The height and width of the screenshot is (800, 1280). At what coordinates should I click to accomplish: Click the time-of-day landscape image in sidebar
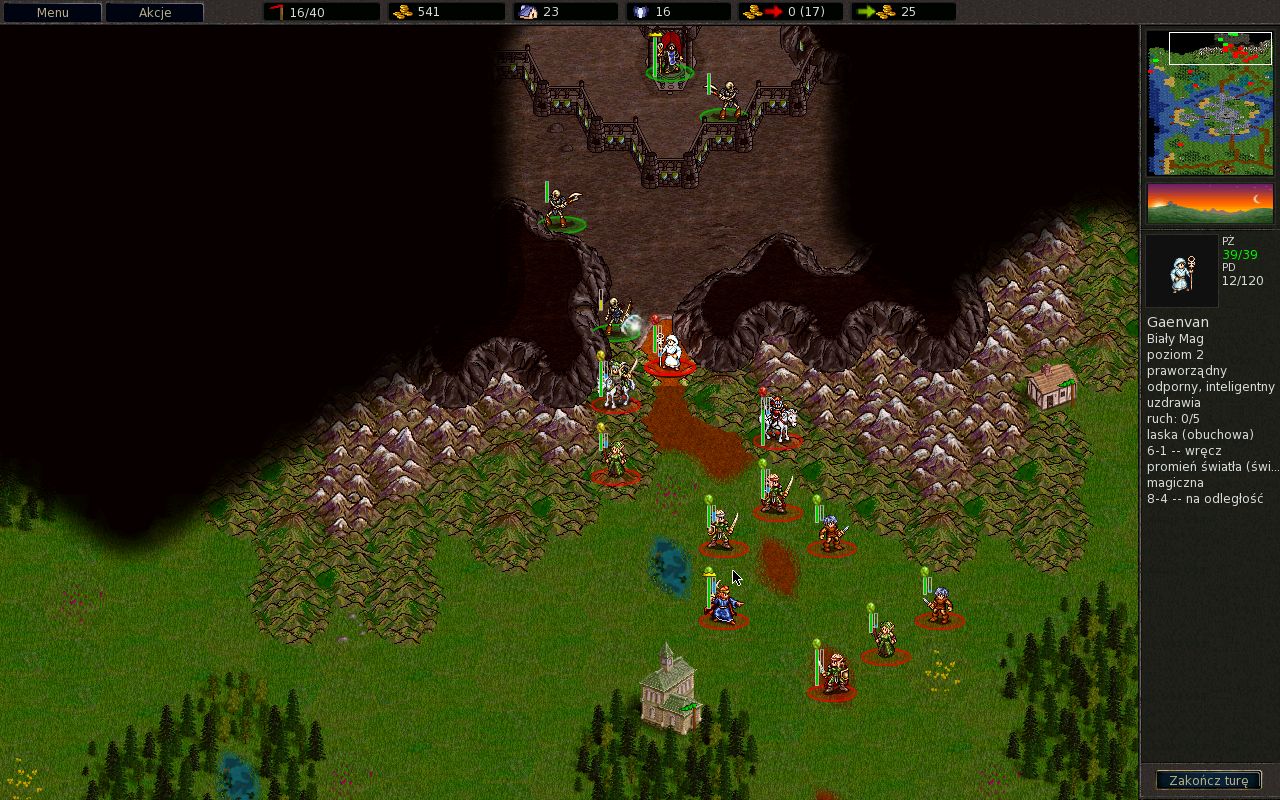tap(1210, 202)
